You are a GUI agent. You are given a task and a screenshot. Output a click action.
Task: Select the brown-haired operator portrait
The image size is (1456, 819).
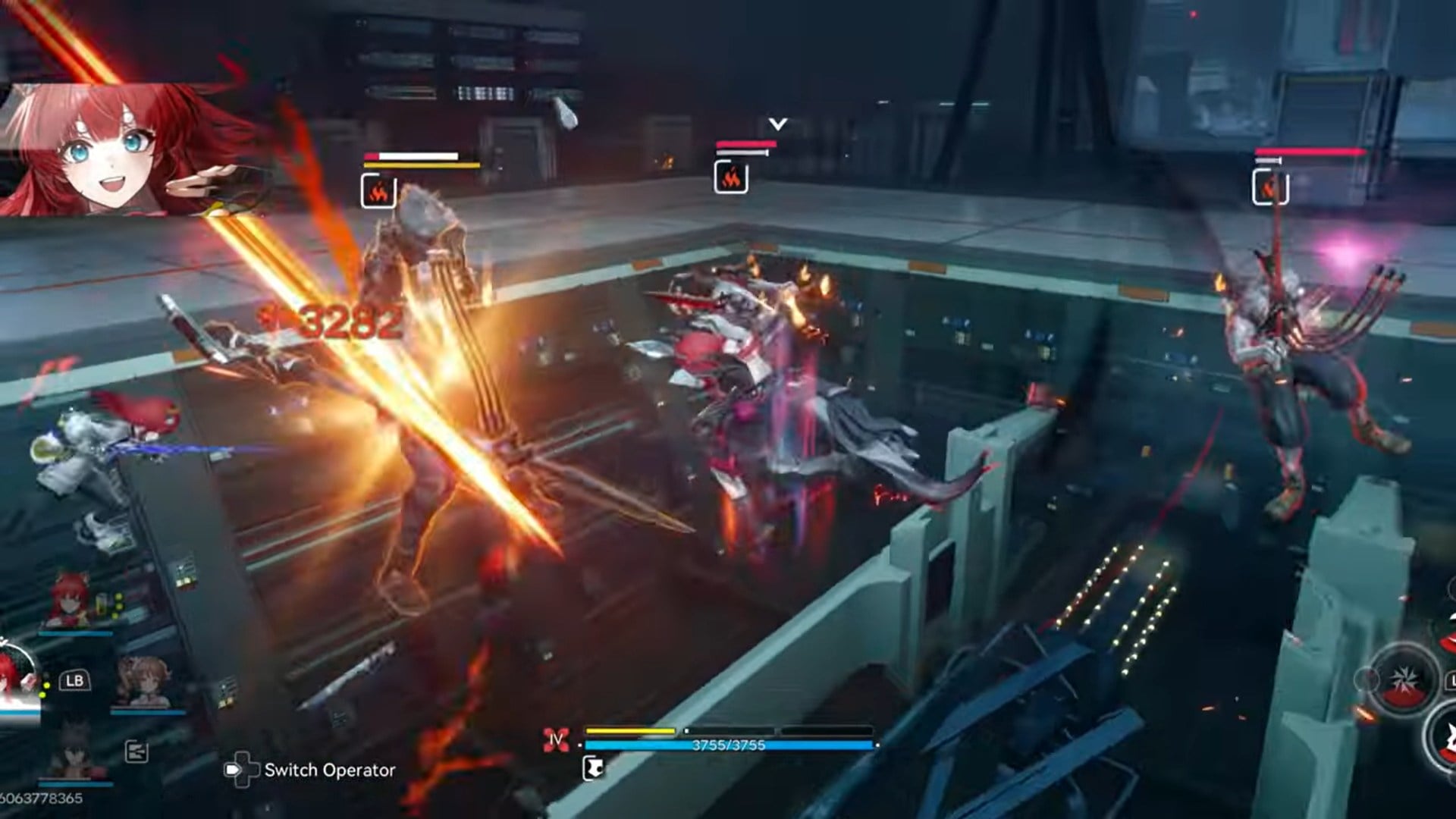point(143,681)
